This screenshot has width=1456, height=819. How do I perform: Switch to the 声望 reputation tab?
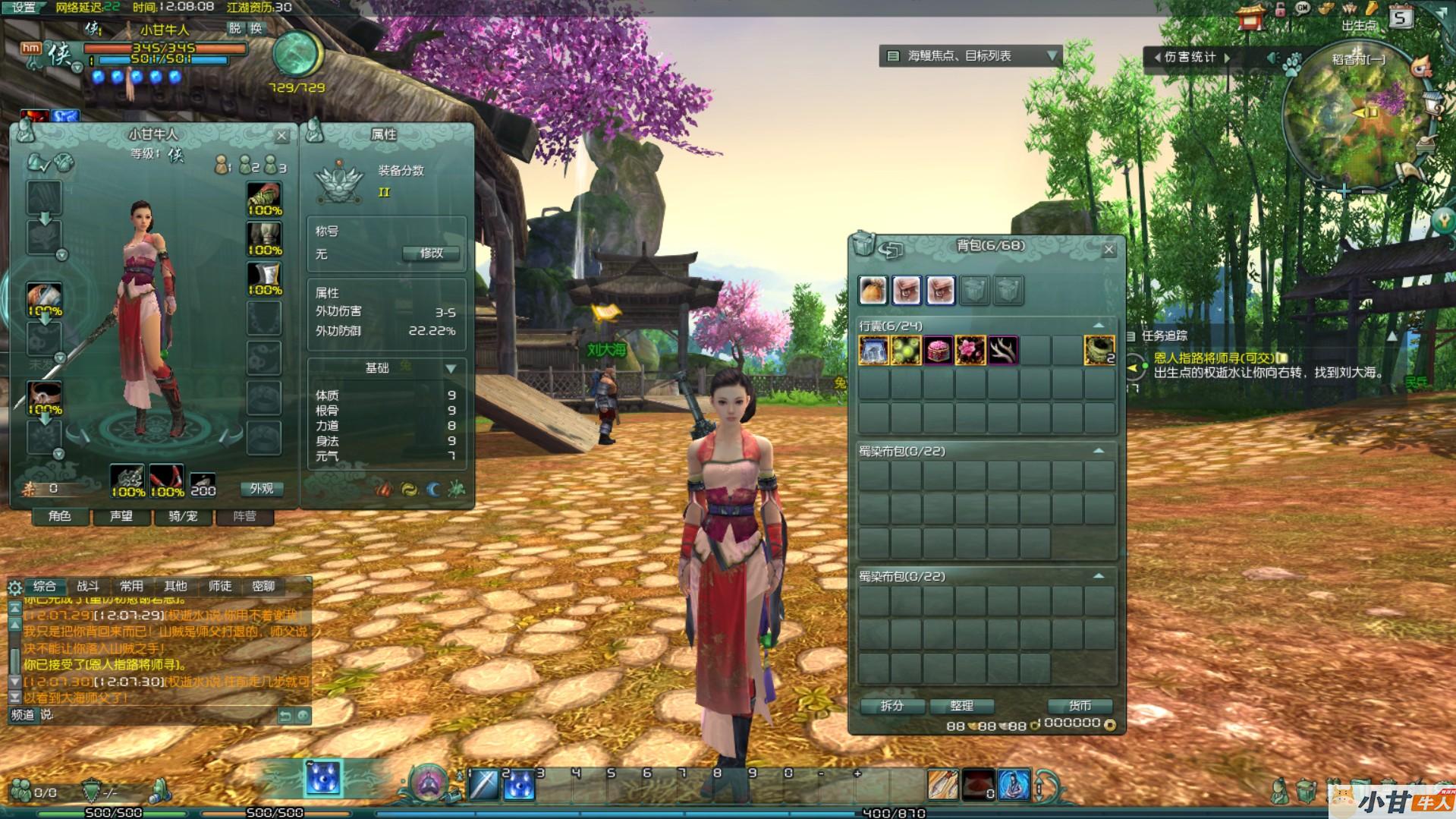121,517
